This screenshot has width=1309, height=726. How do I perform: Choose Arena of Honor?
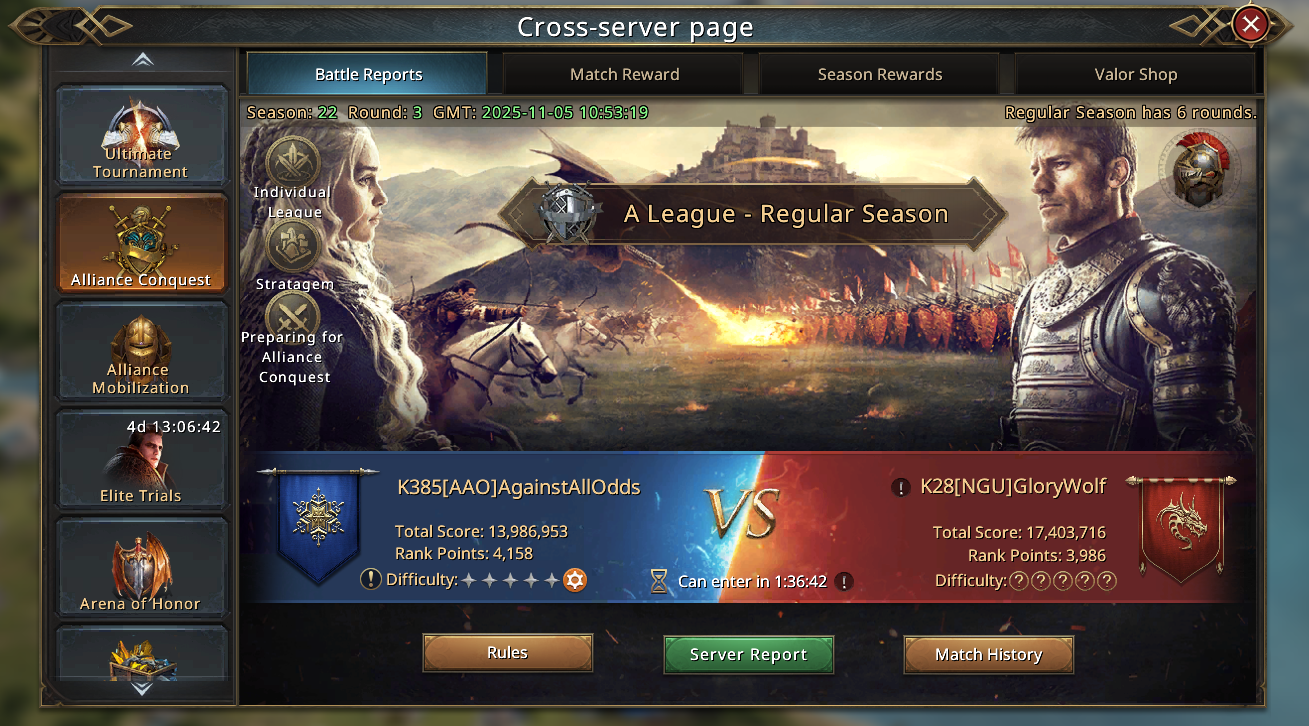[141, 568]
